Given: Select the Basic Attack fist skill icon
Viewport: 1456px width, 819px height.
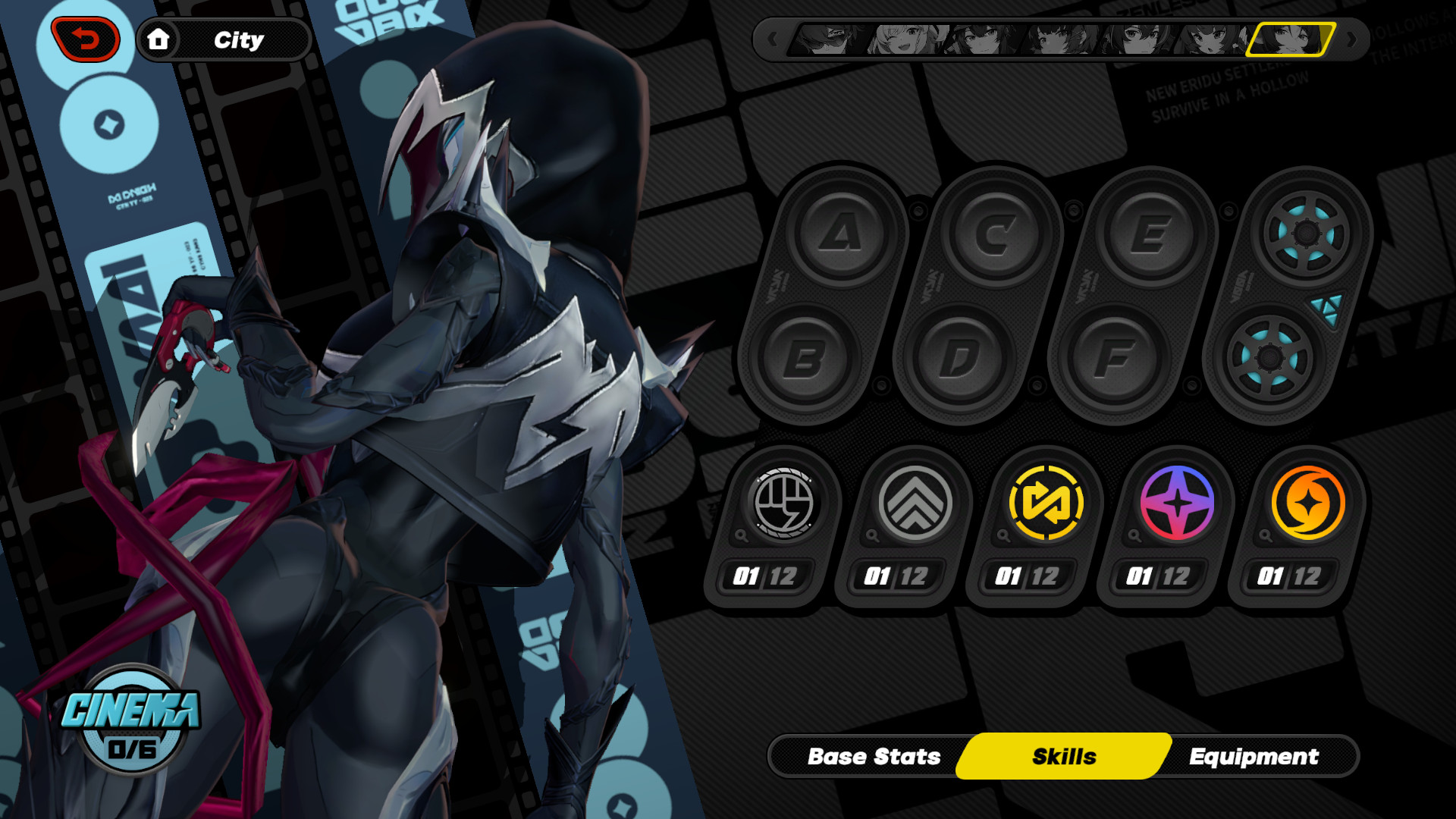Looking at the screenshot, I should pos(782,502).
